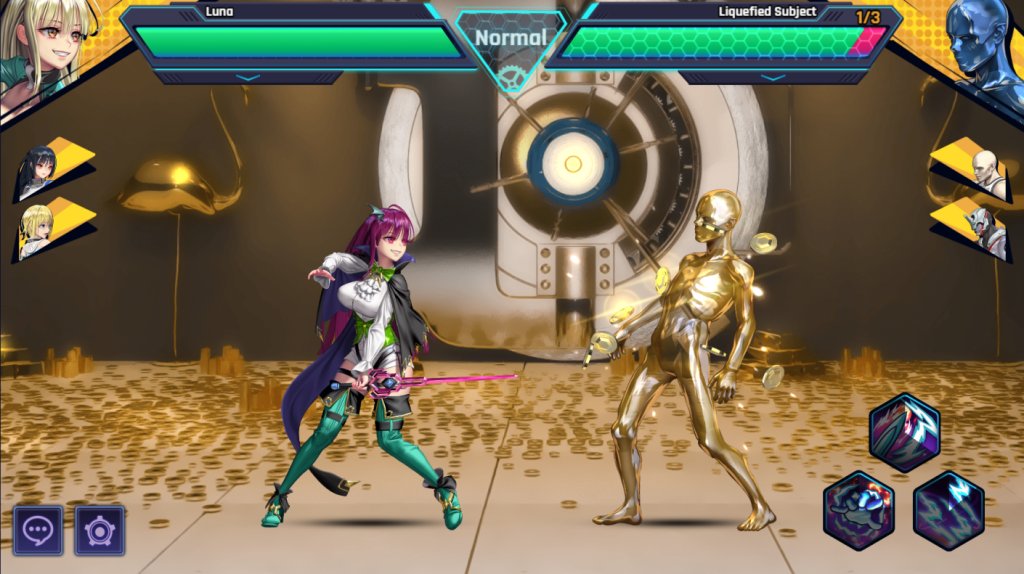Use the glowing fist punch skill

[x=859, y=510]
